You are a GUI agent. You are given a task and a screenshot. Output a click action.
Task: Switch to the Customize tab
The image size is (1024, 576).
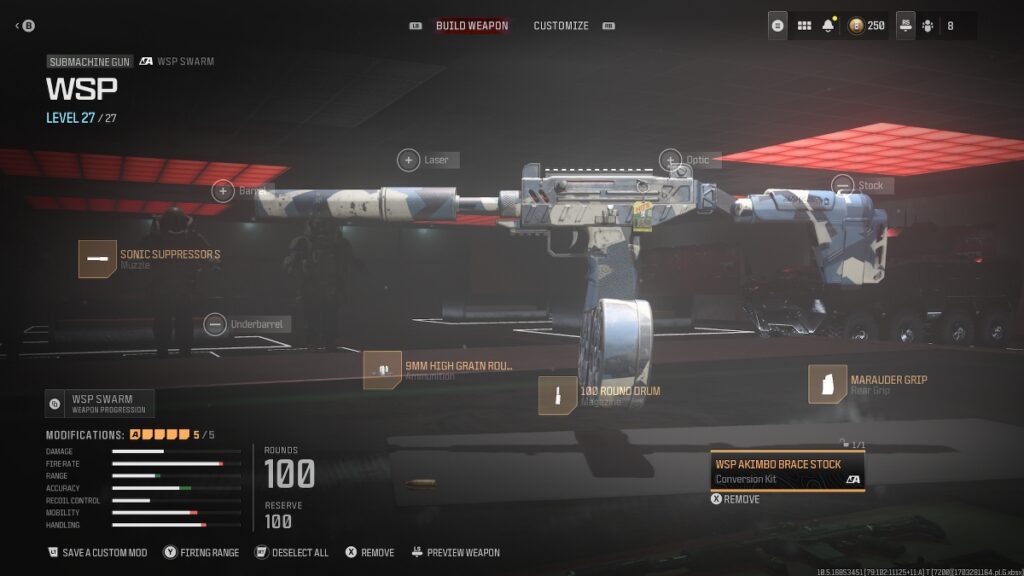[x=561, y=26]
